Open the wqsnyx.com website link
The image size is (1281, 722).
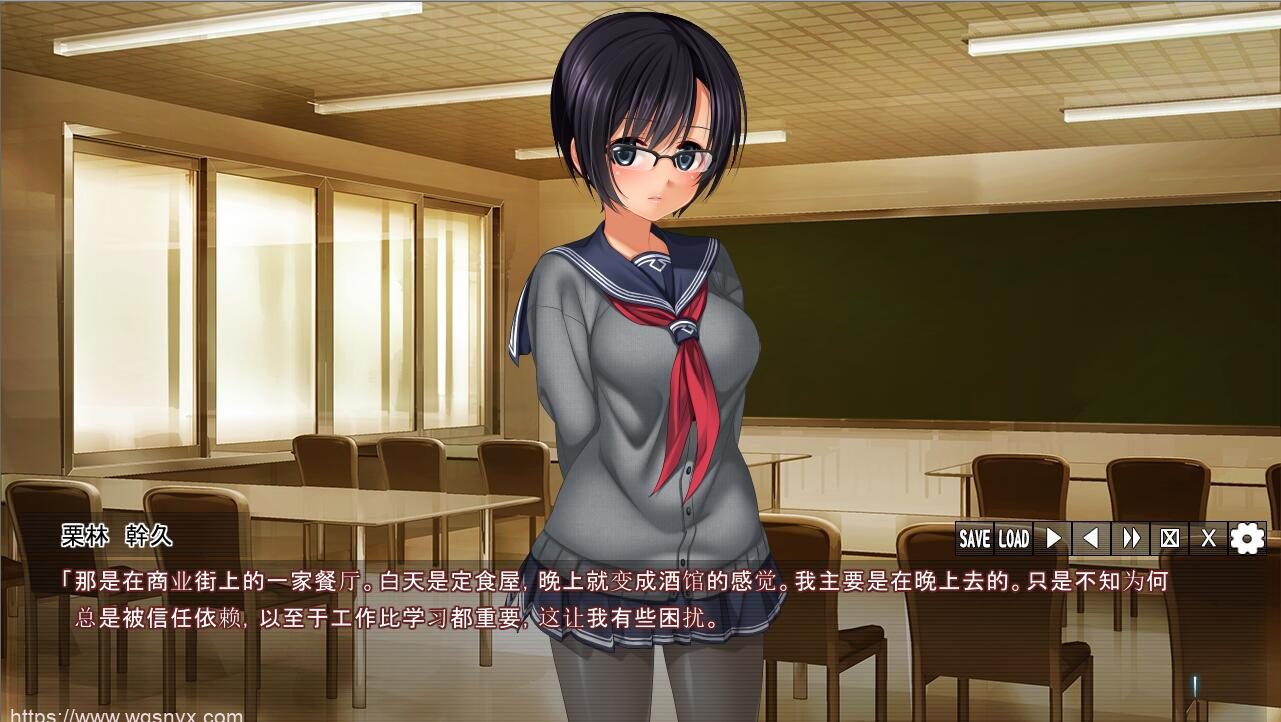(128, 712)
